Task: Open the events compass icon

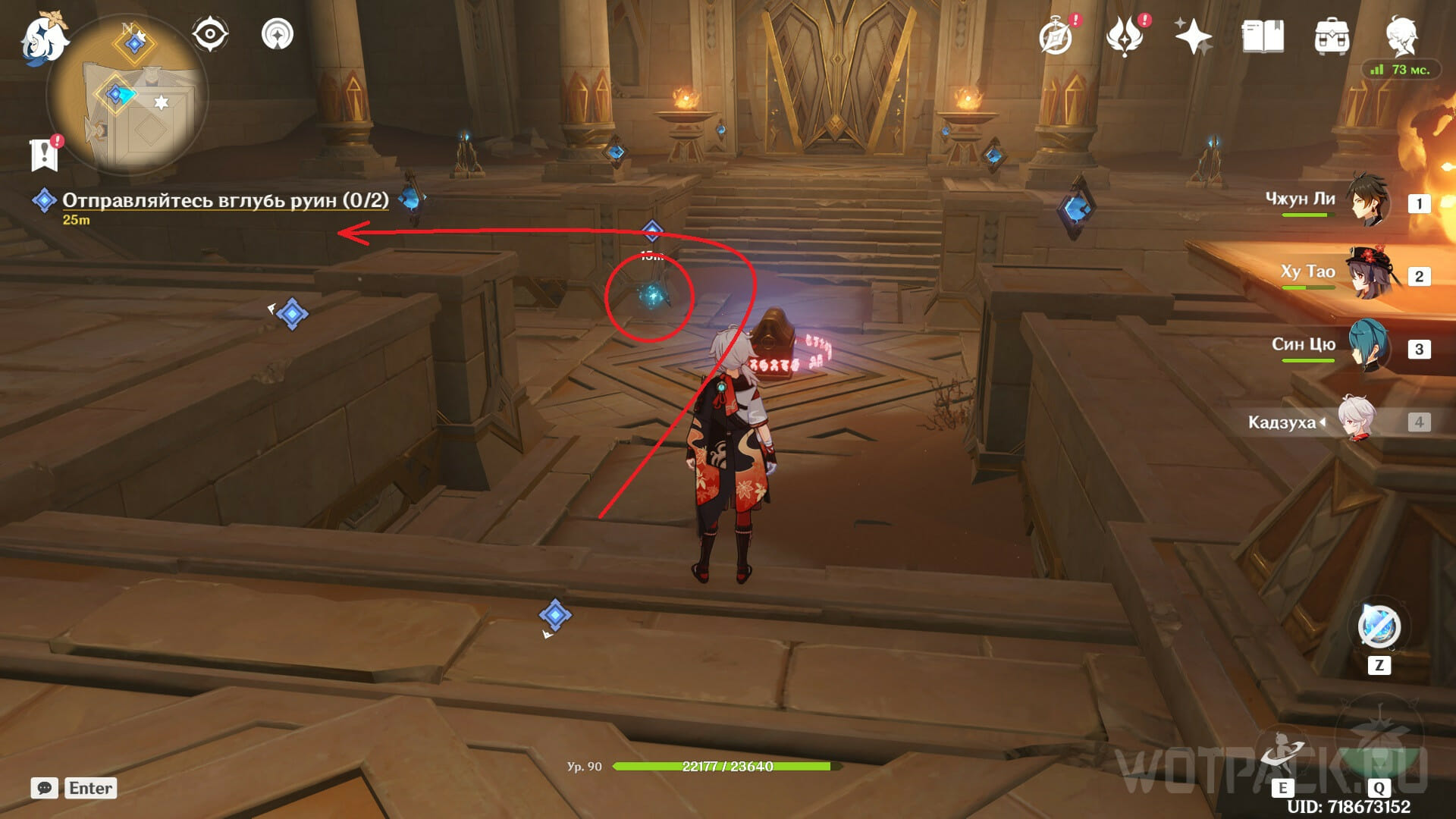Action: coord(1056,36)
